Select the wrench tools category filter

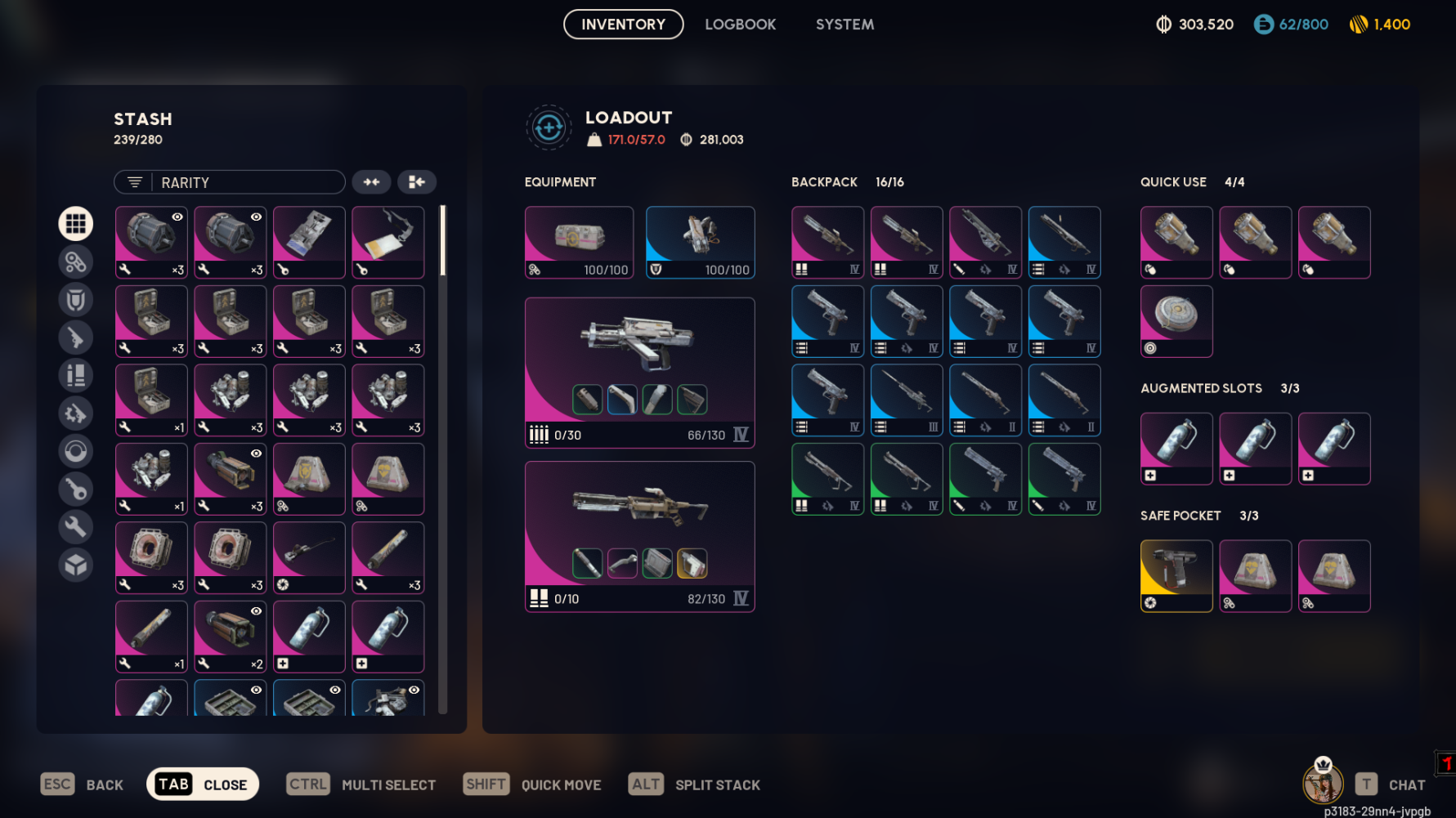75,526
